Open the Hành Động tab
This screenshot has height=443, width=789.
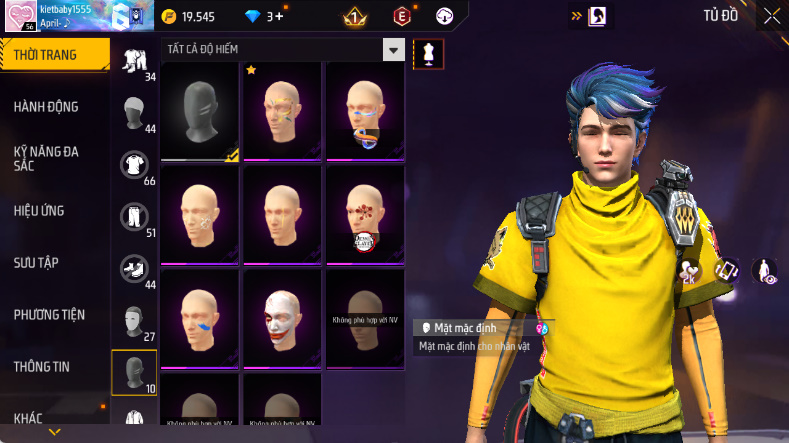[x=47, y=107]
